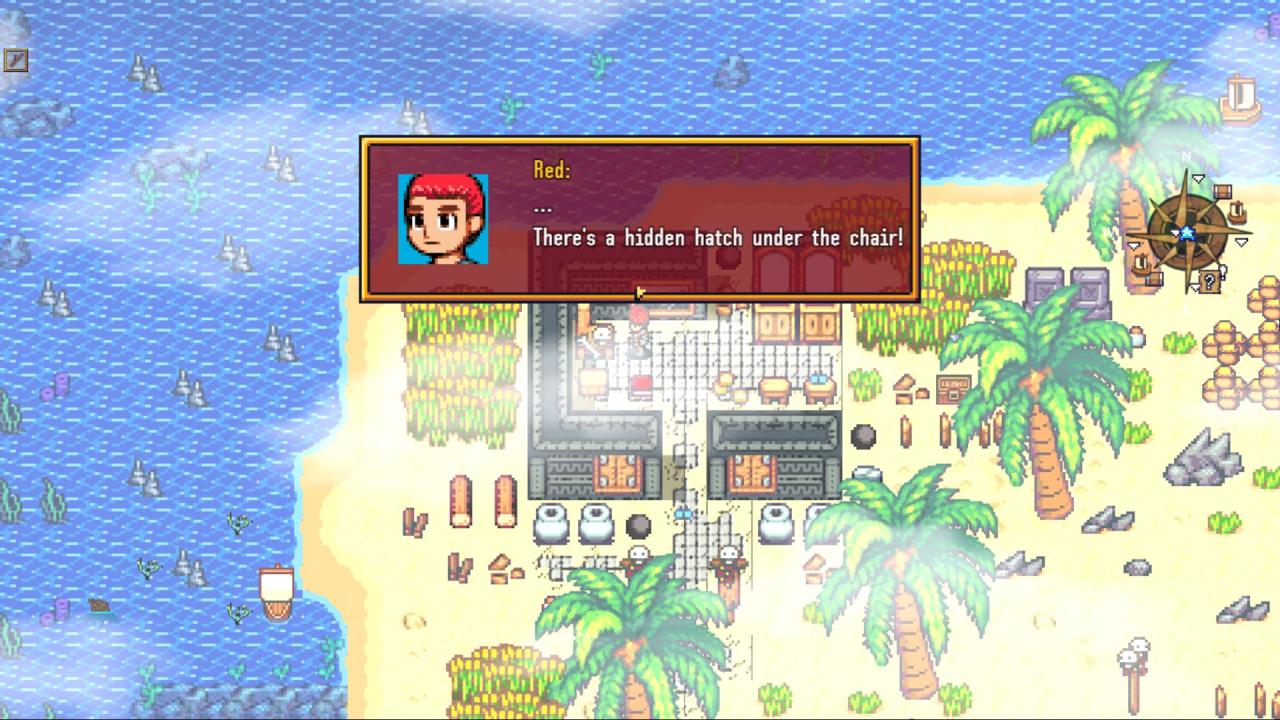Click the large sailboat icon above the compass
1280x720 pixels.
[1238, 99]
